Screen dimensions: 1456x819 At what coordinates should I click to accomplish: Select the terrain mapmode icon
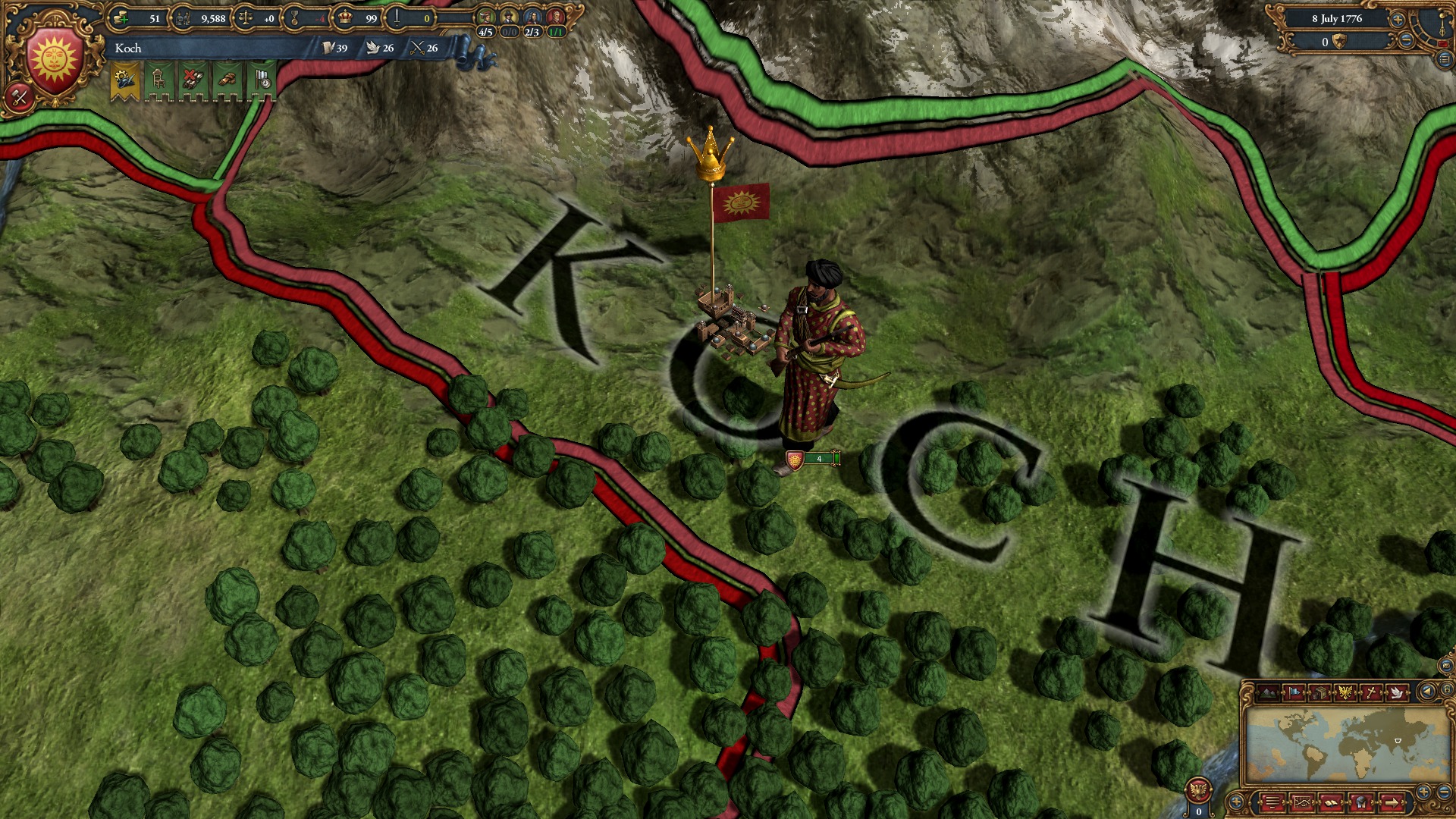click(x=1268, y=691)
